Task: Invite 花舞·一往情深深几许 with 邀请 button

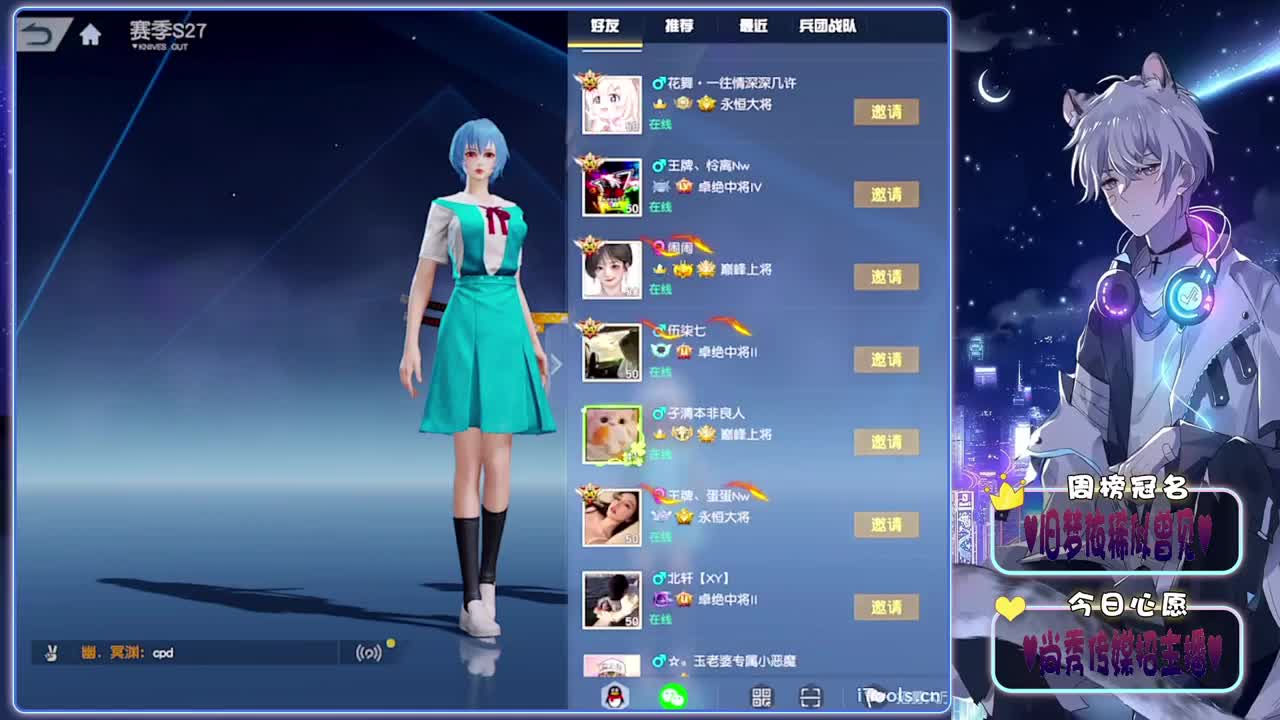Action: point(885,113)
